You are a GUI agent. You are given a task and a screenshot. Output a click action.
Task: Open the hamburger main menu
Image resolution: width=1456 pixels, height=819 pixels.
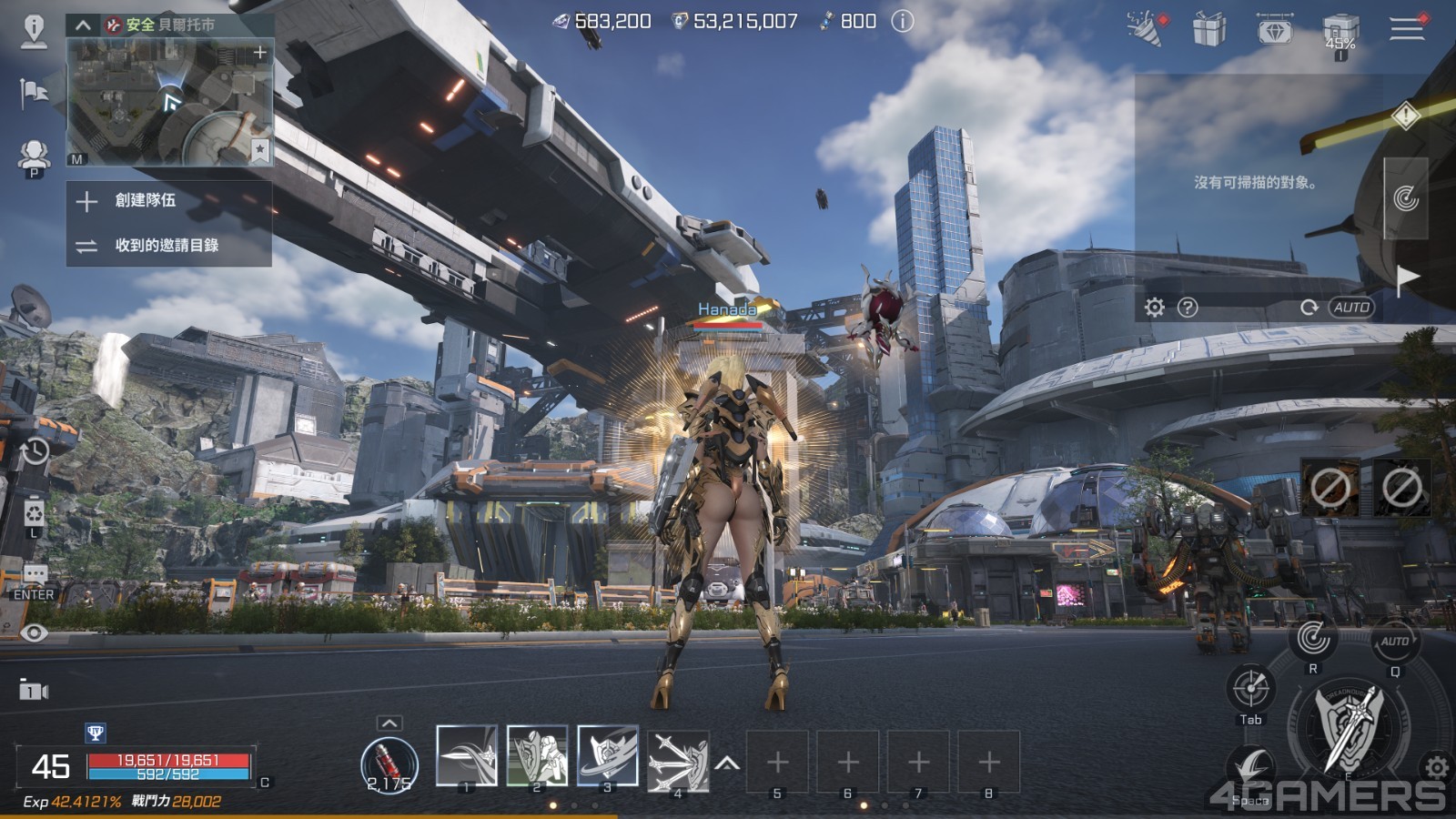[x=1406, y=29]
